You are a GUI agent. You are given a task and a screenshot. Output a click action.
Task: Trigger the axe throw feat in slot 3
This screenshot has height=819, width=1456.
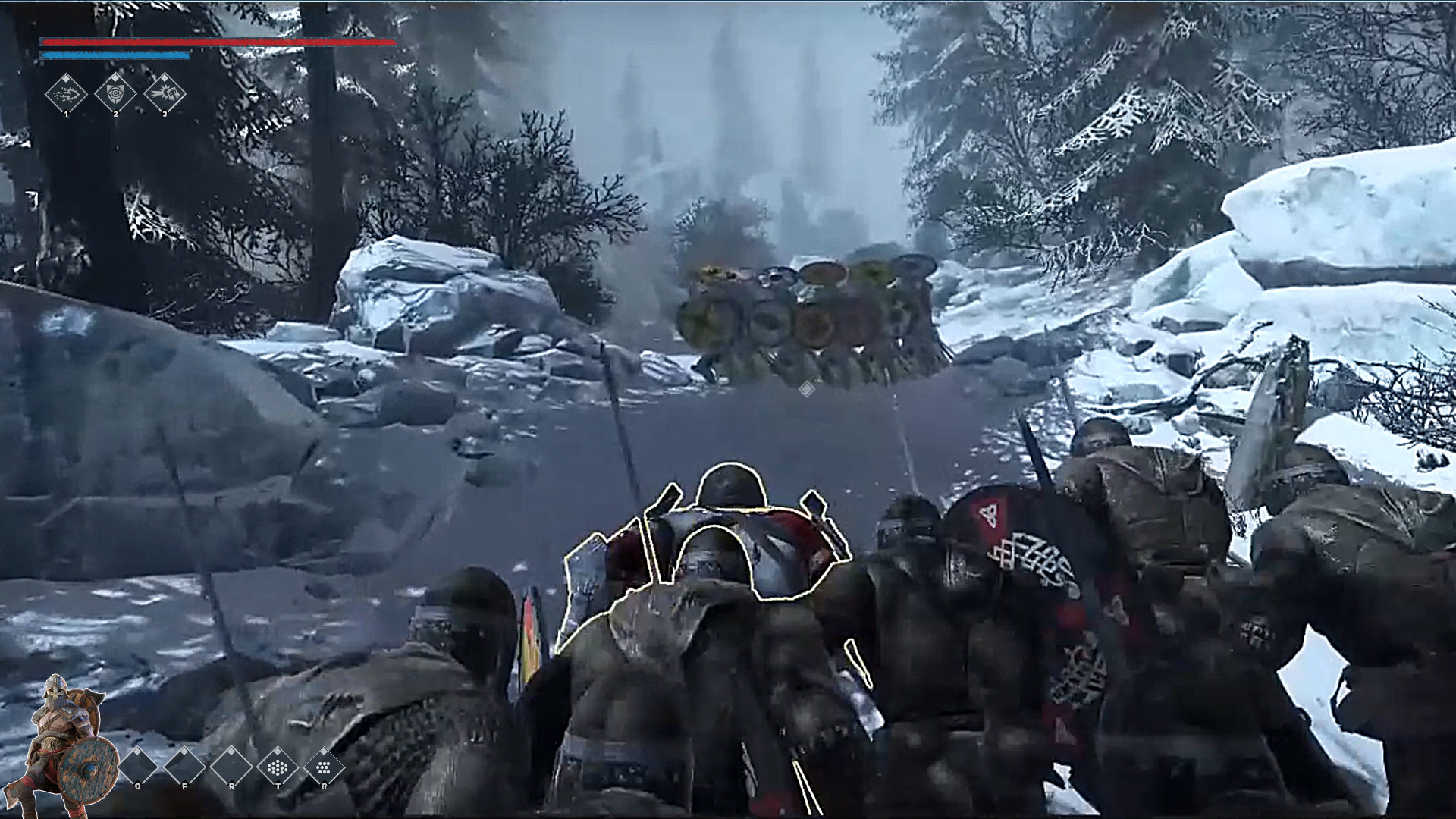pyautogui.click(x=165, y=94)
